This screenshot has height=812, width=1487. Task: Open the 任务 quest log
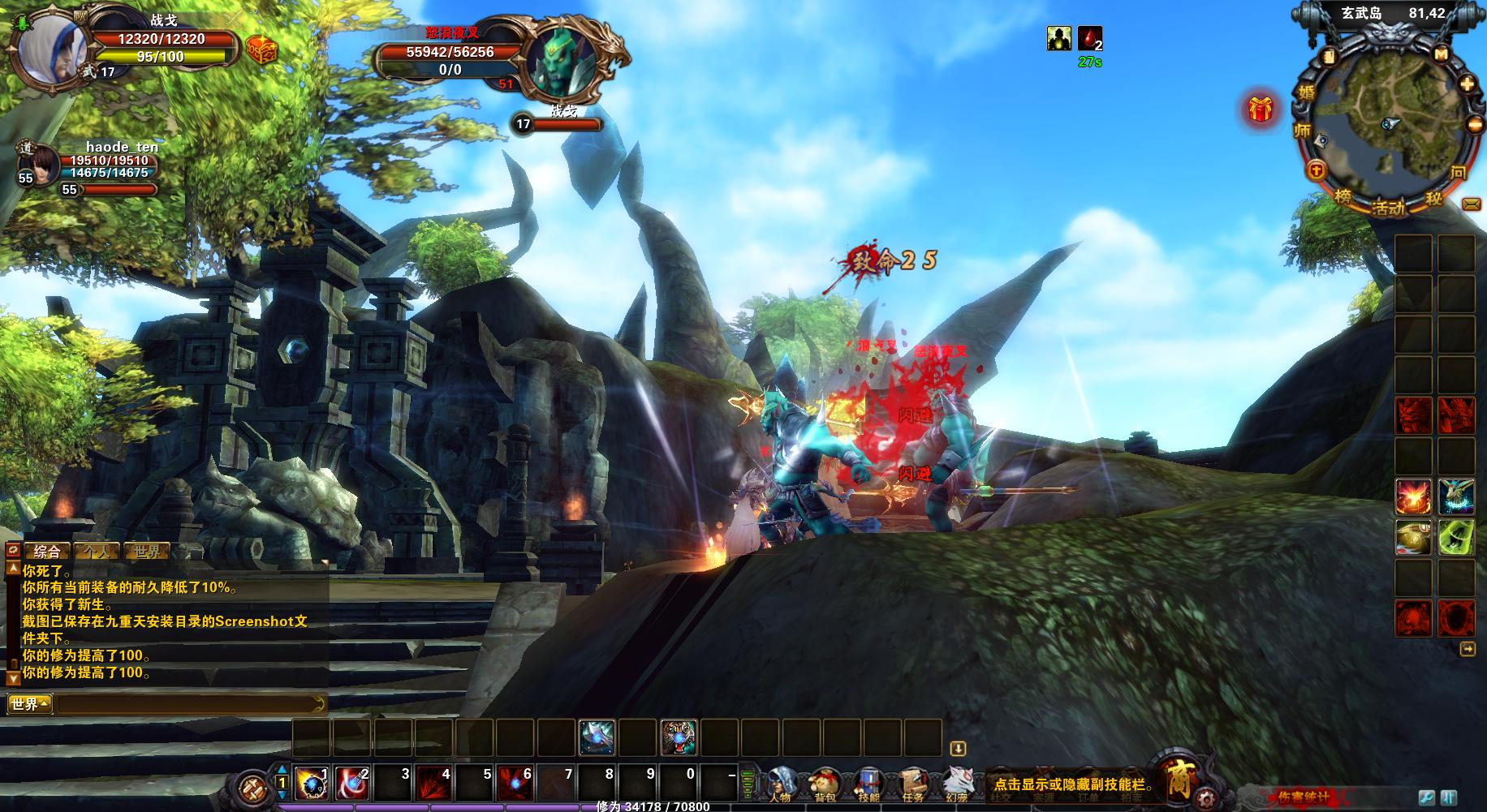point(912,784)
